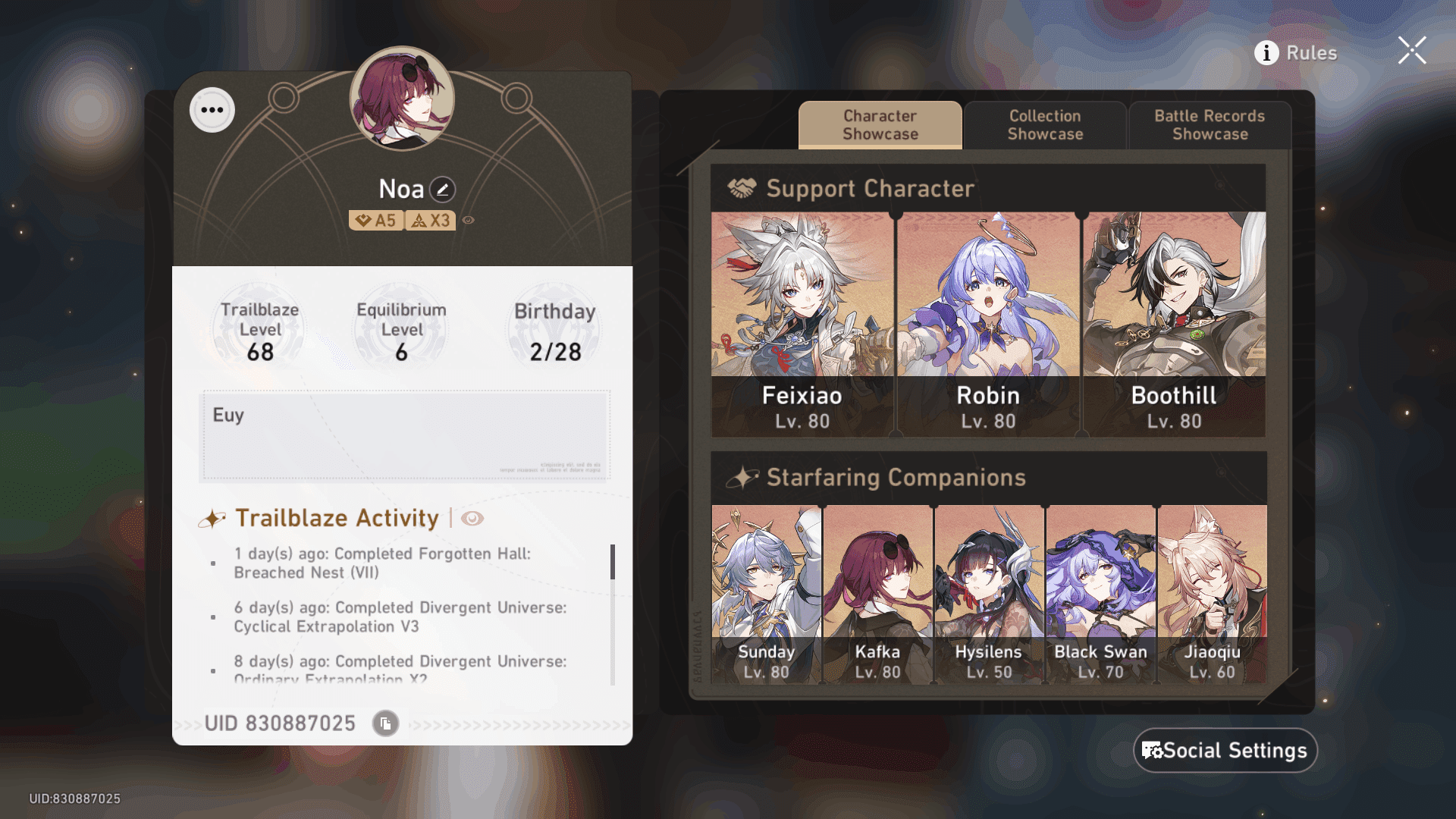Viewport: 1456px width, 819px height.
Task: Switch to Battle Records Showcase tab
Action: pyautogui.click(x=1209, y=124)
